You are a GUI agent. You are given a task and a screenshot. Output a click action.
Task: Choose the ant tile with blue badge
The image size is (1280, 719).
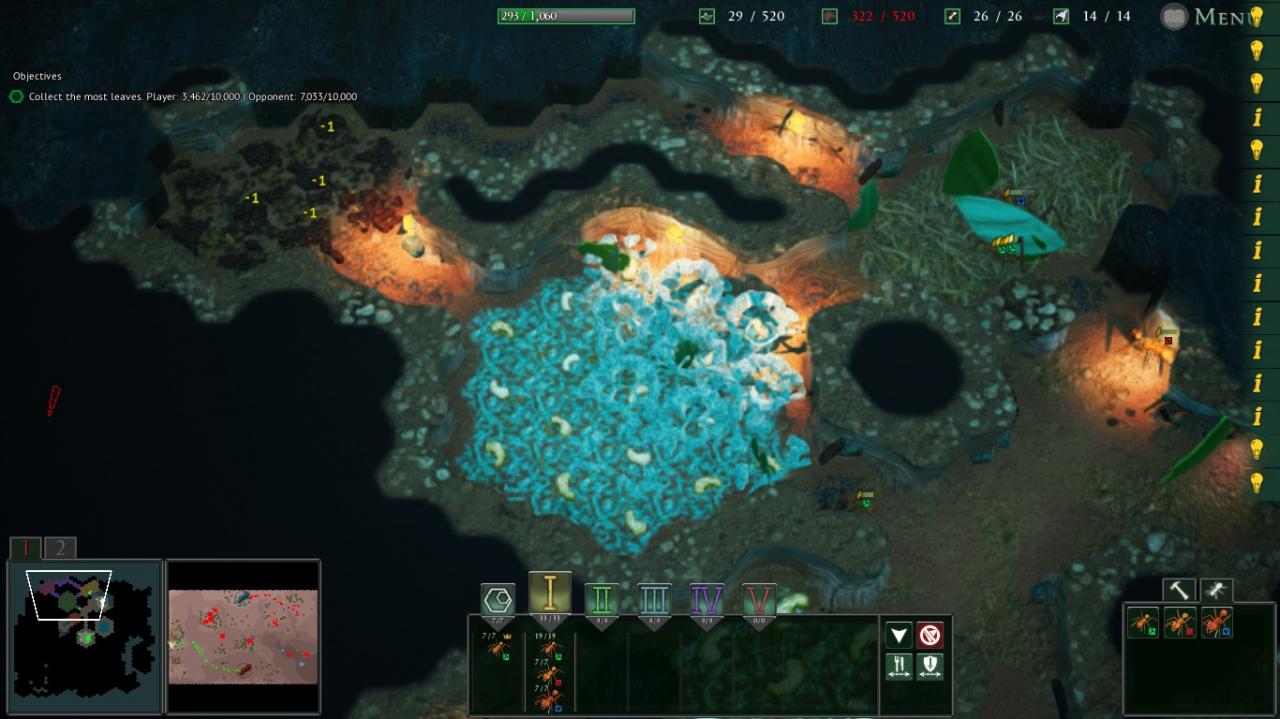click(x=1216, y=623)
